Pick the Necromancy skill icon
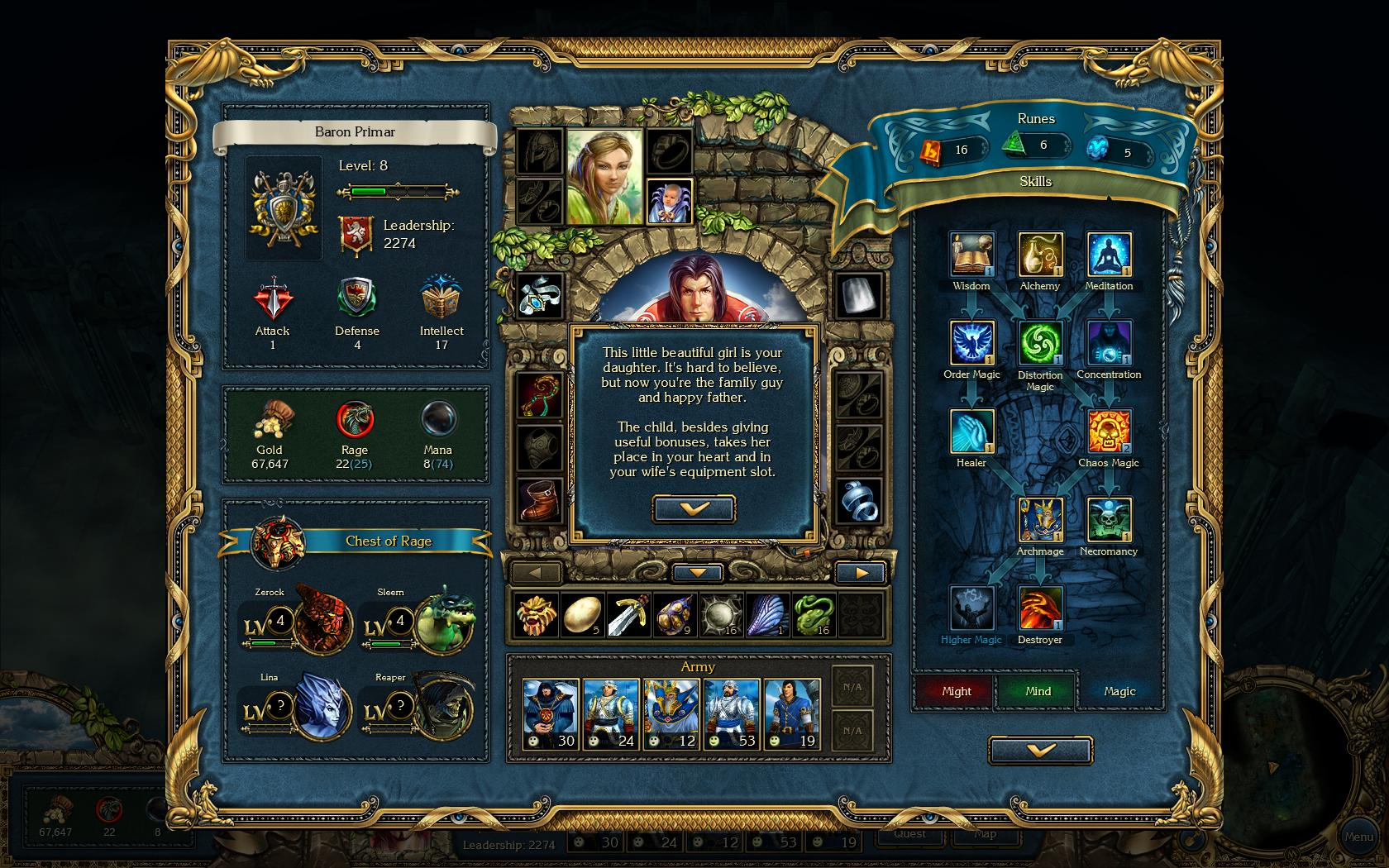 click(x=1109, y=520)
